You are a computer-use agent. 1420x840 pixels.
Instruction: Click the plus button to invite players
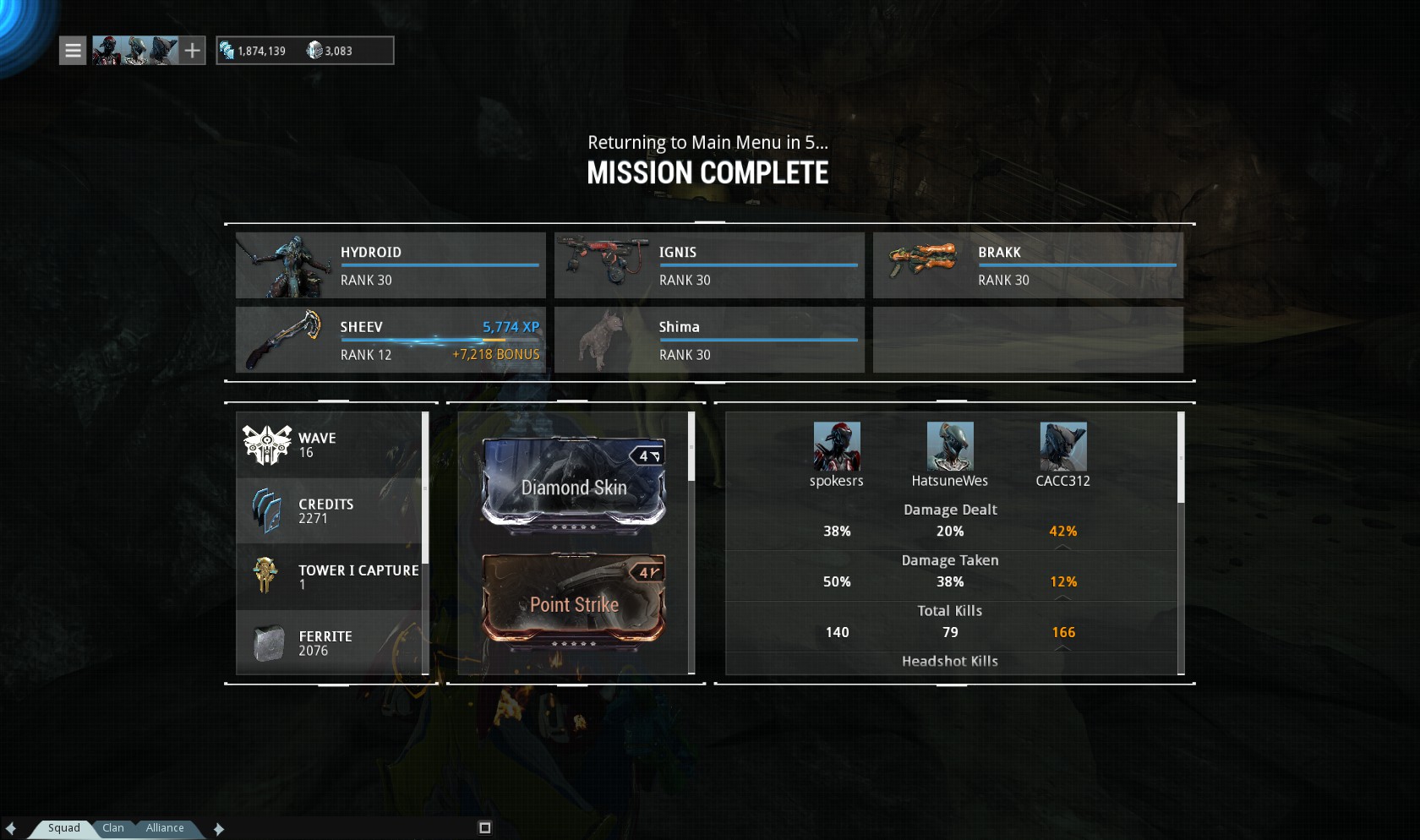pos(193,51)
